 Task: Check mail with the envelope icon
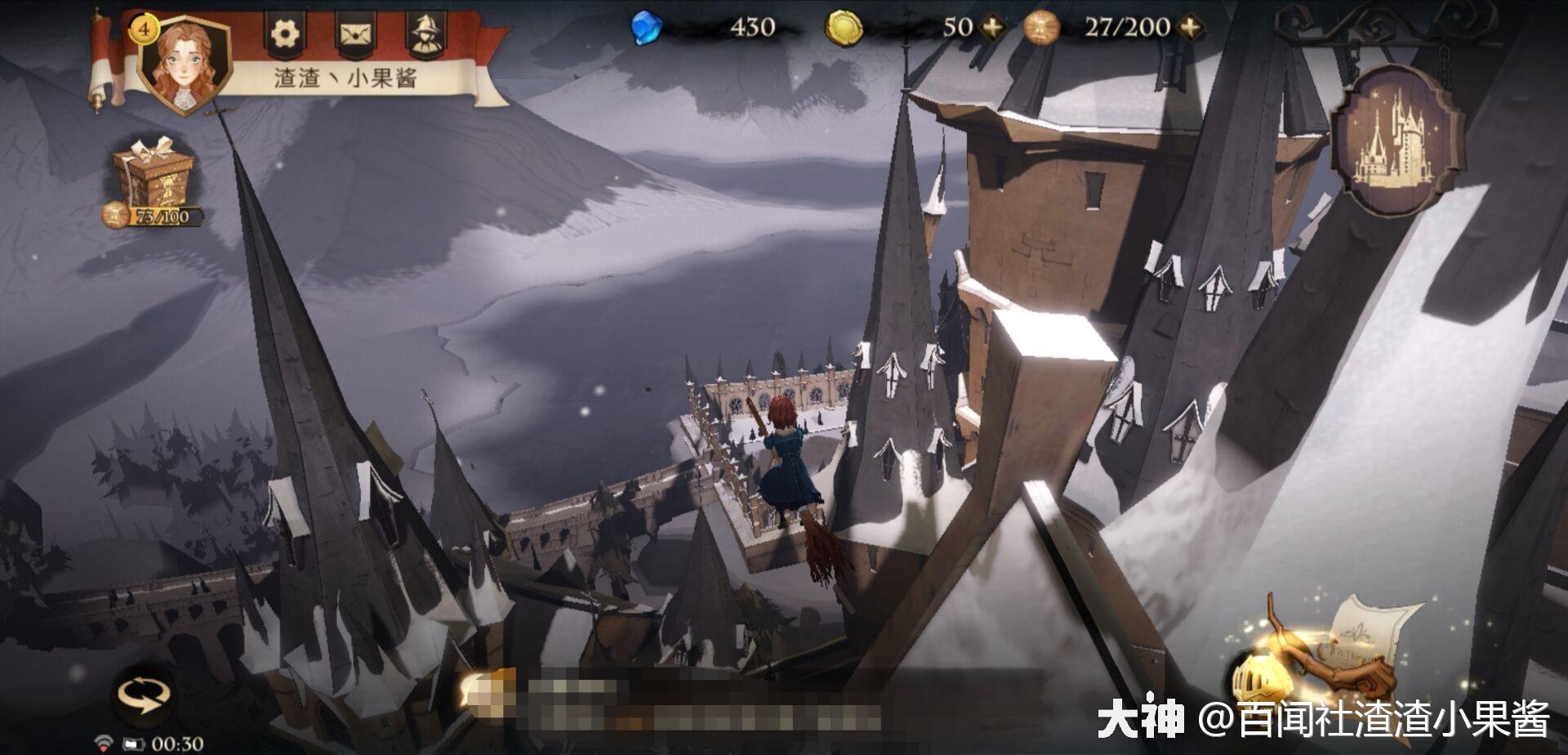pos(355,34)
